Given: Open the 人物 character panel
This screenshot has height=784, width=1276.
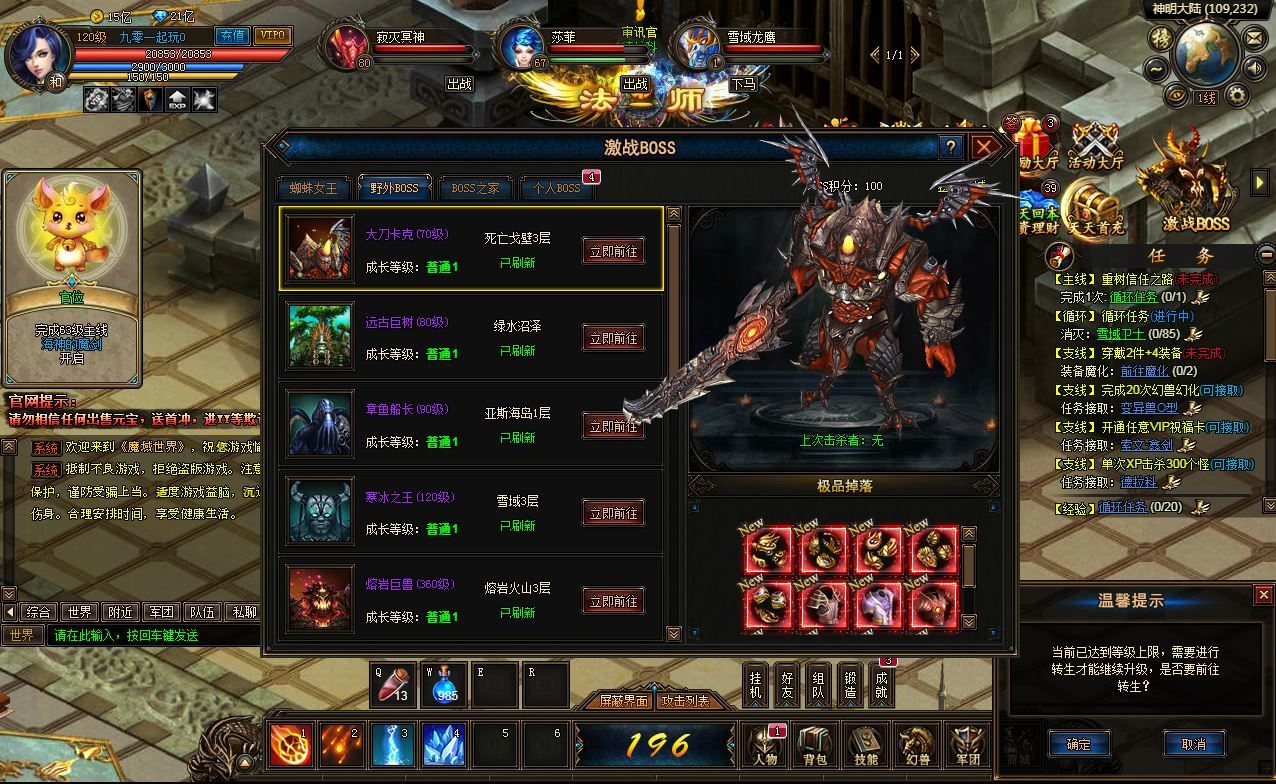Looking at the screenshot, I should [x=766, y=746].
